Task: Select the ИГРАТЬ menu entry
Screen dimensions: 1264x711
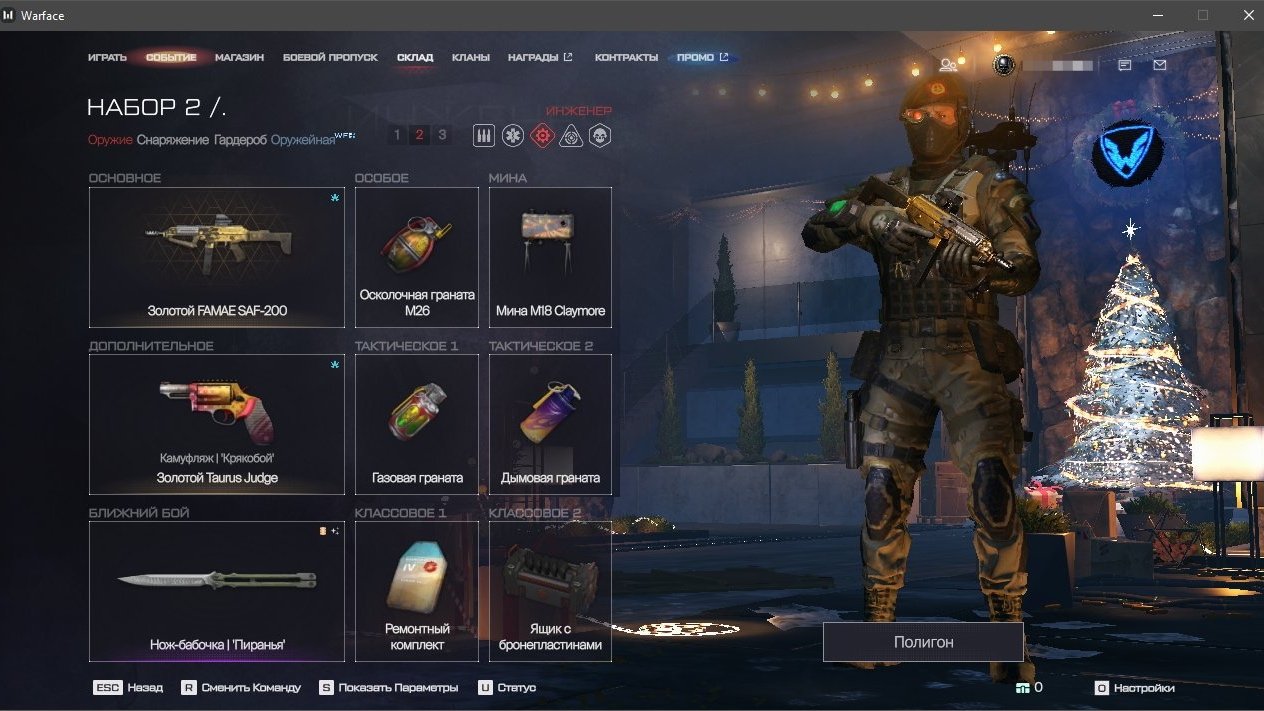Action: (x=107, y=58)
